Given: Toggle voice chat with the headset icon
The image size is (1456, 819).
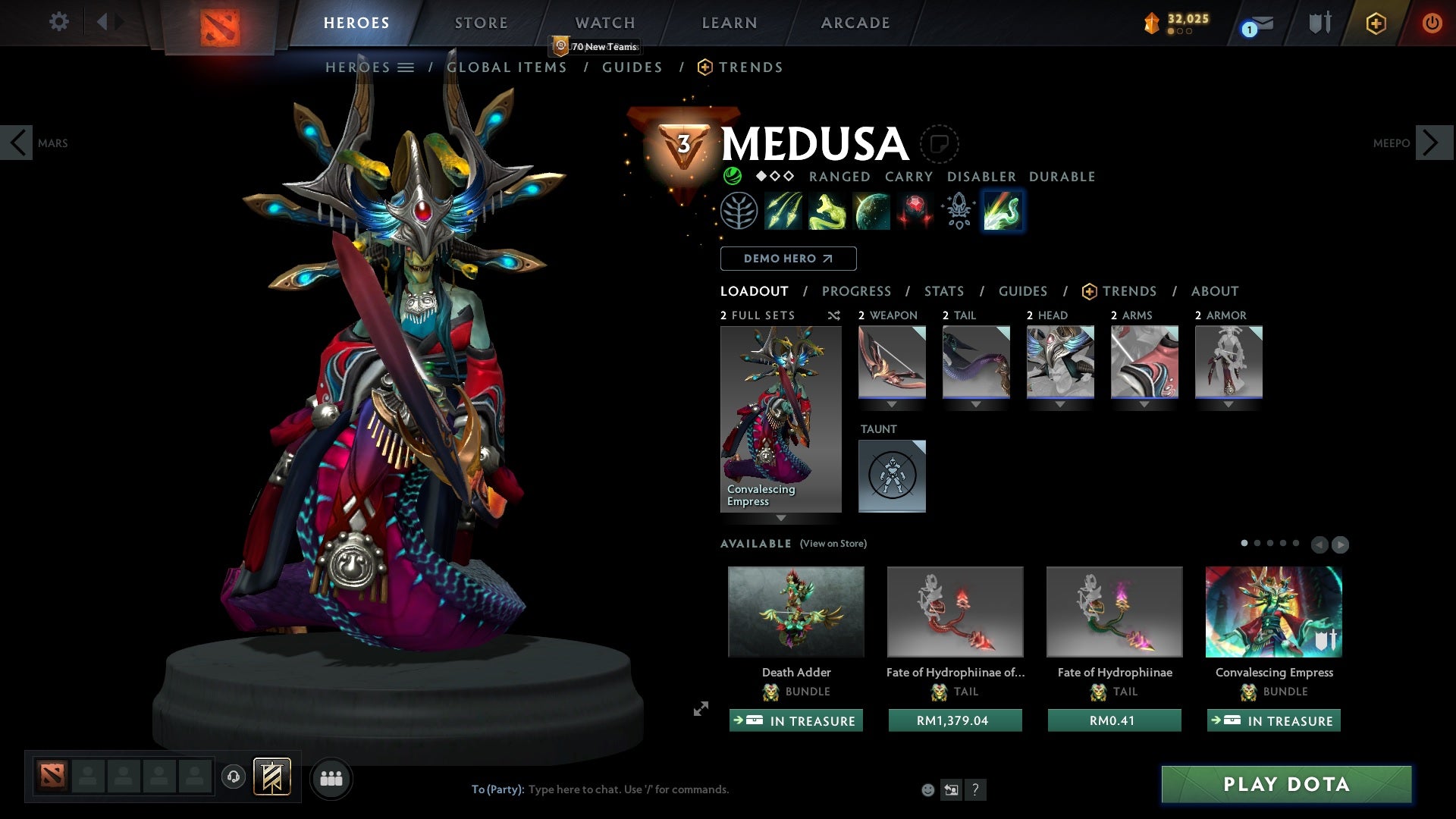Looking at the screenshot, I should 233,778.
